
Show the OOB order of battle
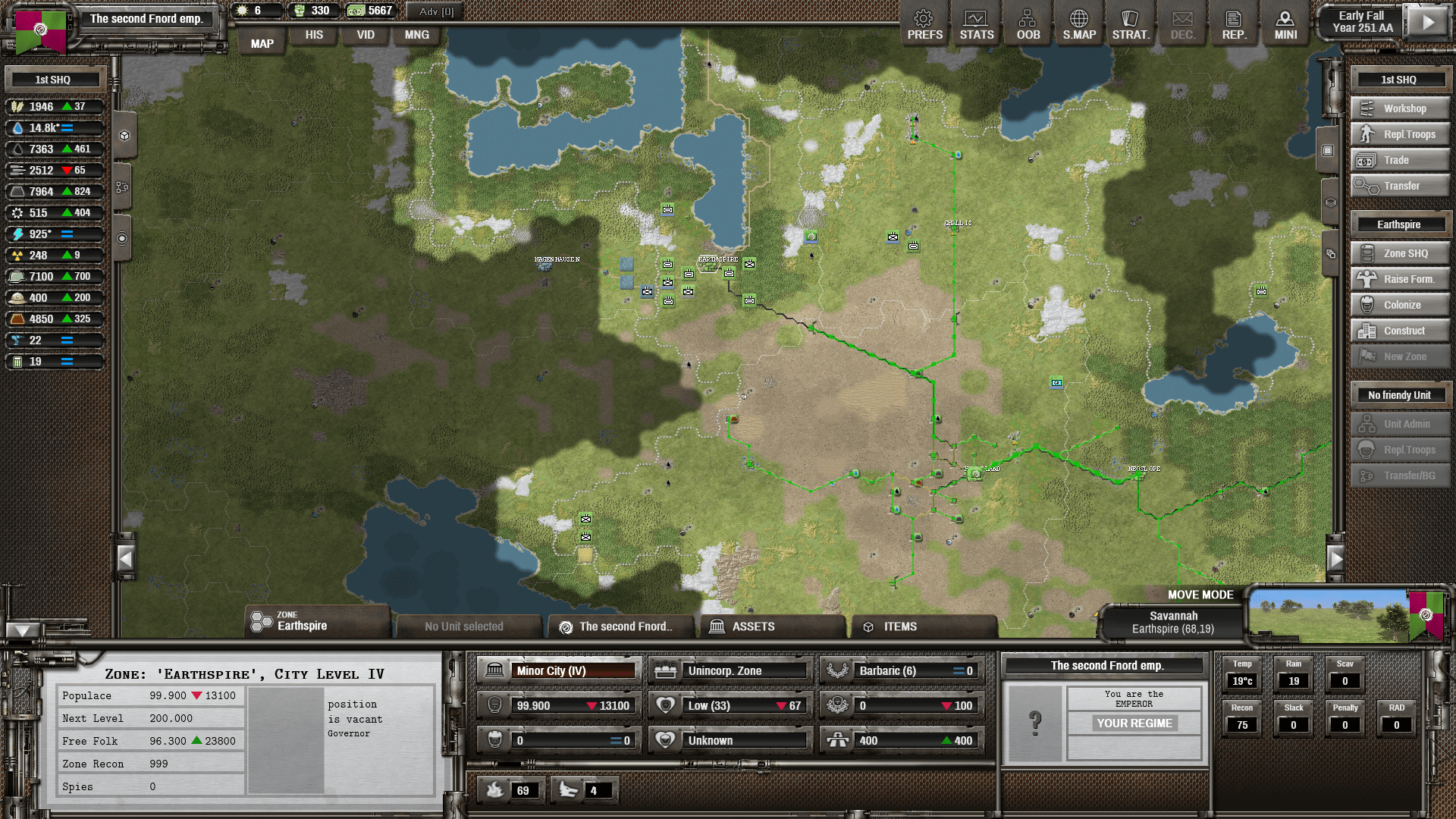pos(1028,25)
